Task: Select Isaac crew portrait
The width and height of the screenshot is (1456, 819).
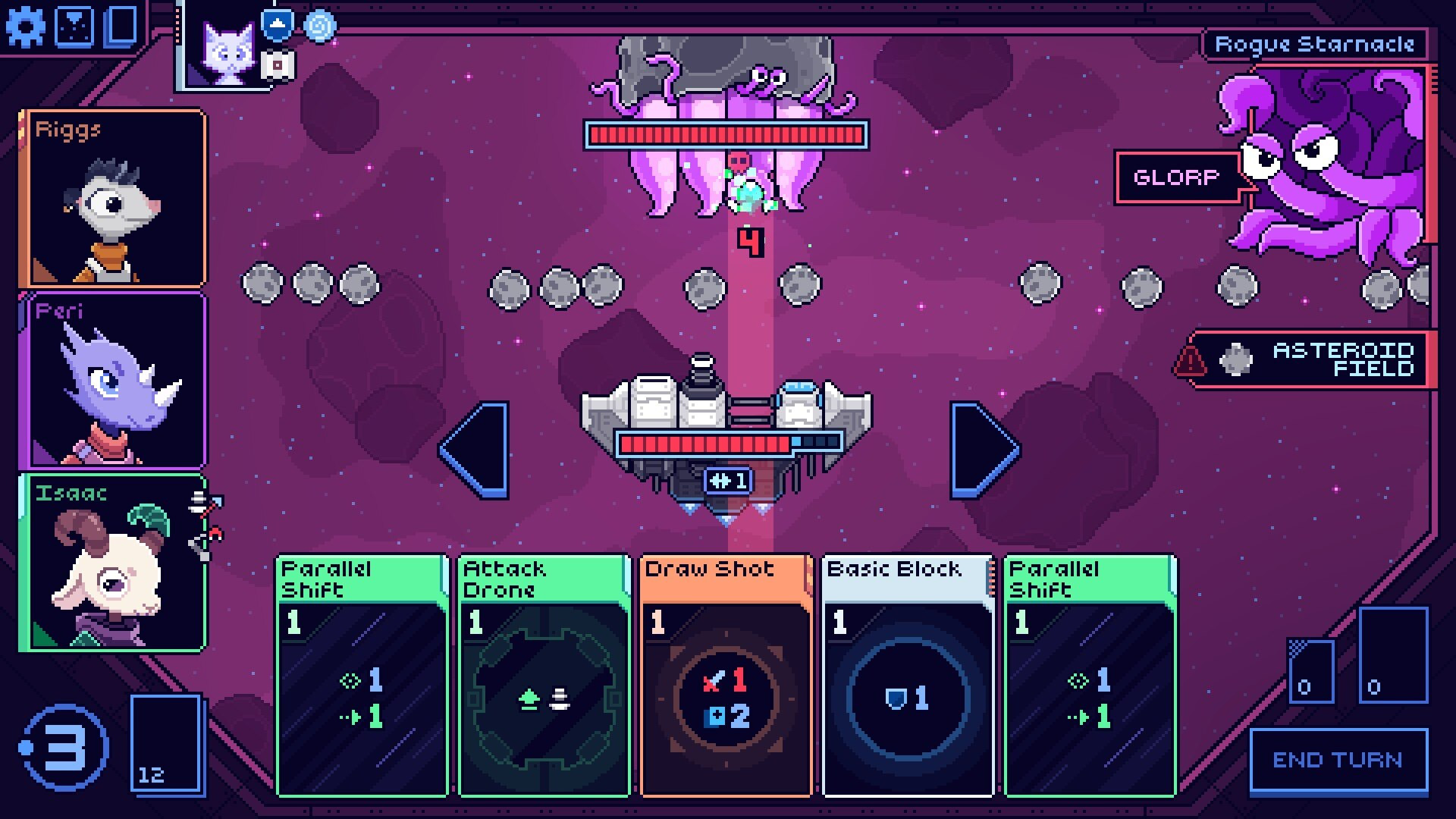Action: click(114, 563)
